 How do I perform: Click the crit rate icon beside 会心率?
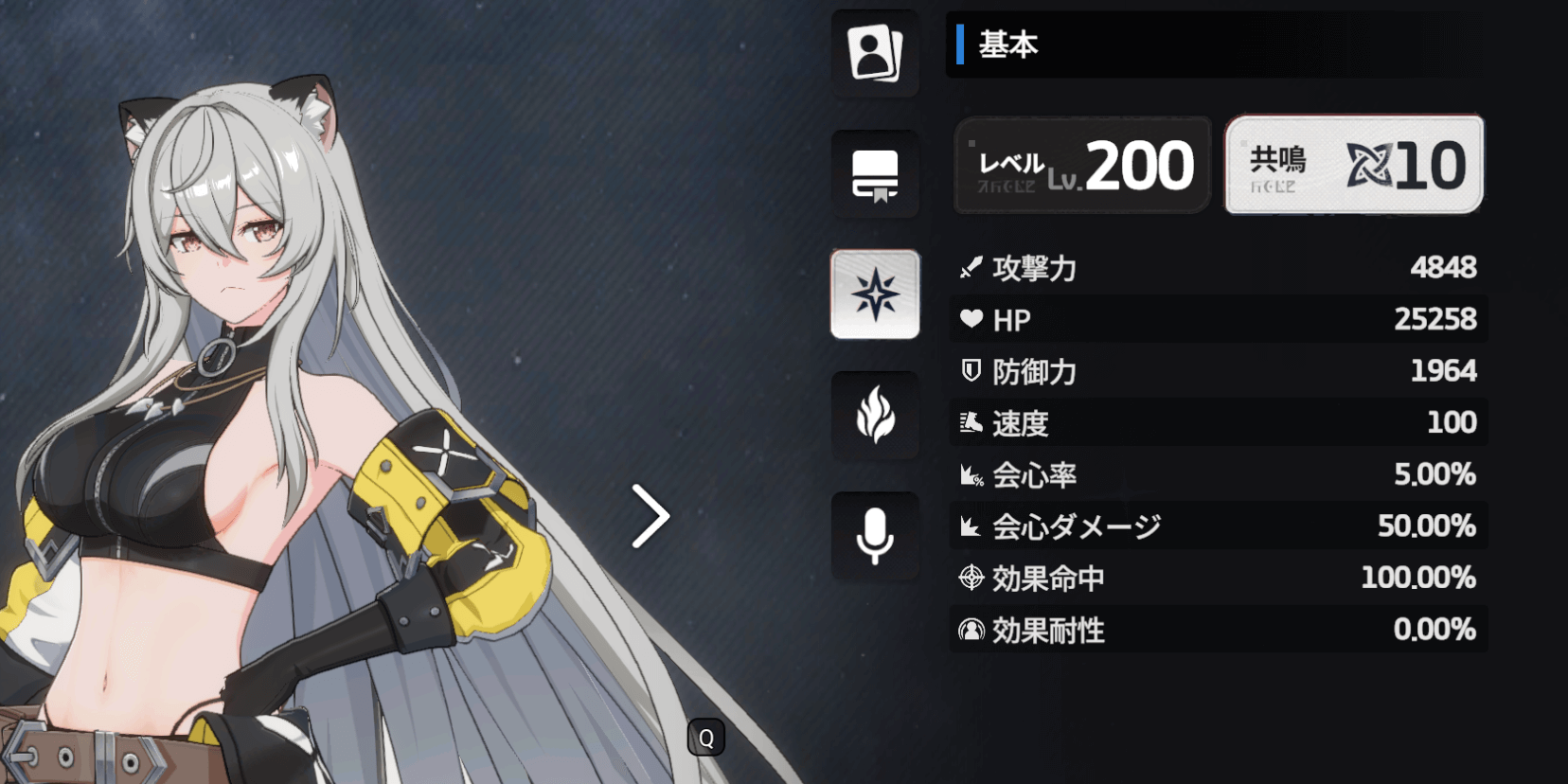(970, 474)
